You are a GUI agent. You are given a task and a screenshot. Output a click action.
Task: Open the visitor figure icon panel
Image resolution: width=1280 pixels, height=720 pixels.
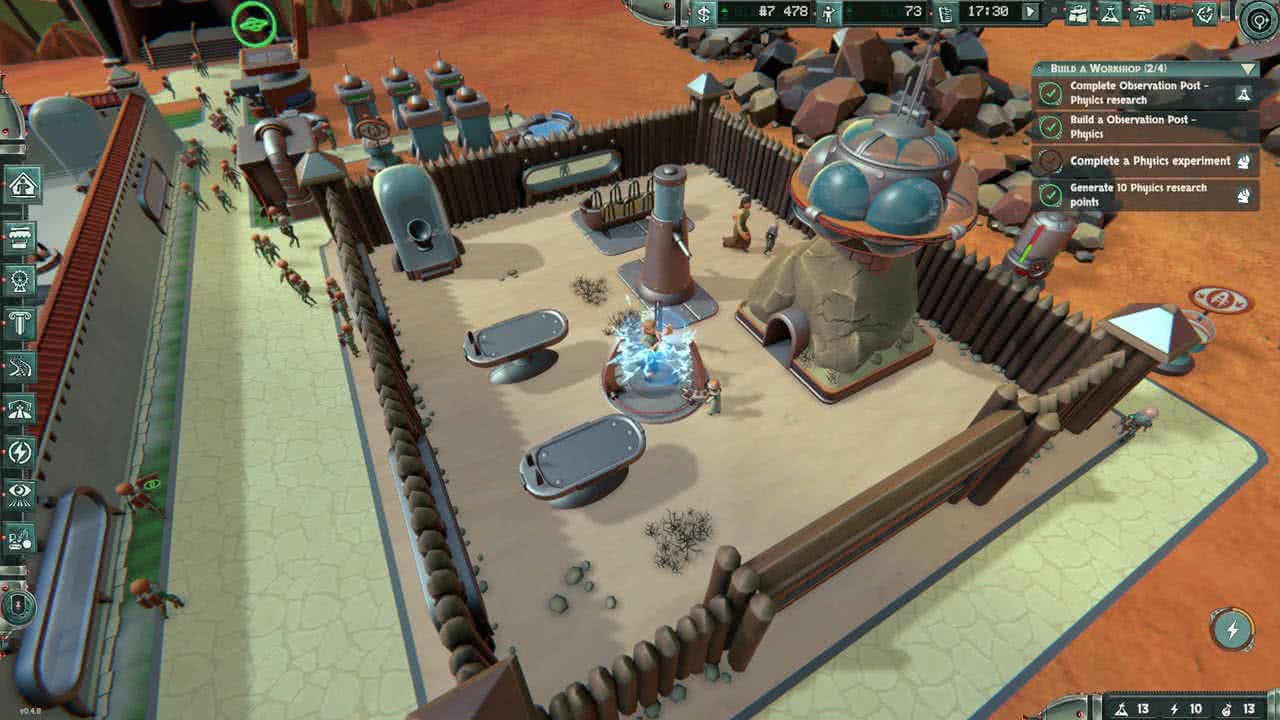pyautogui.click(x=828, y=13)
